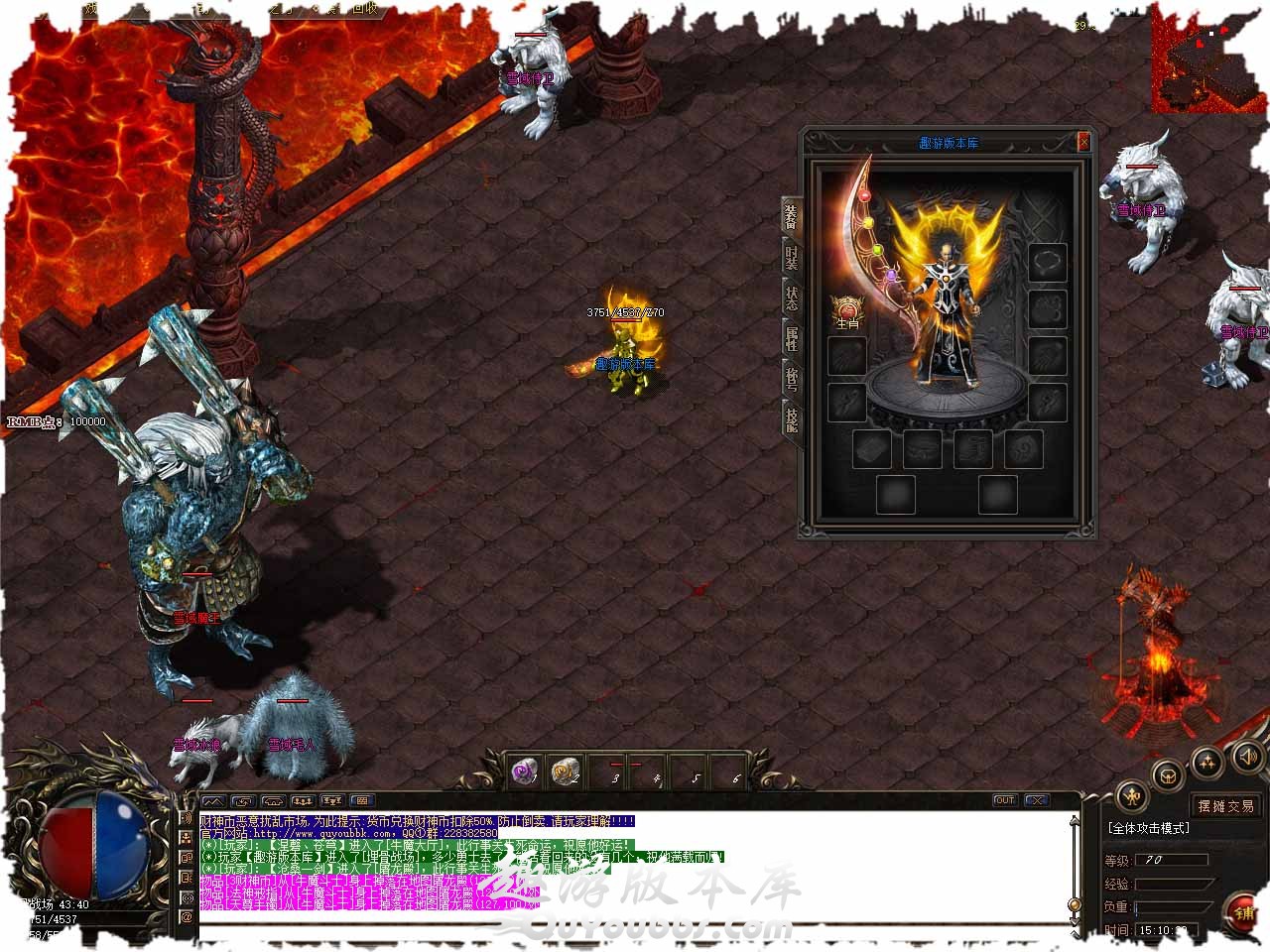
Task: Close the character equipment panel
Action: 1083,142
